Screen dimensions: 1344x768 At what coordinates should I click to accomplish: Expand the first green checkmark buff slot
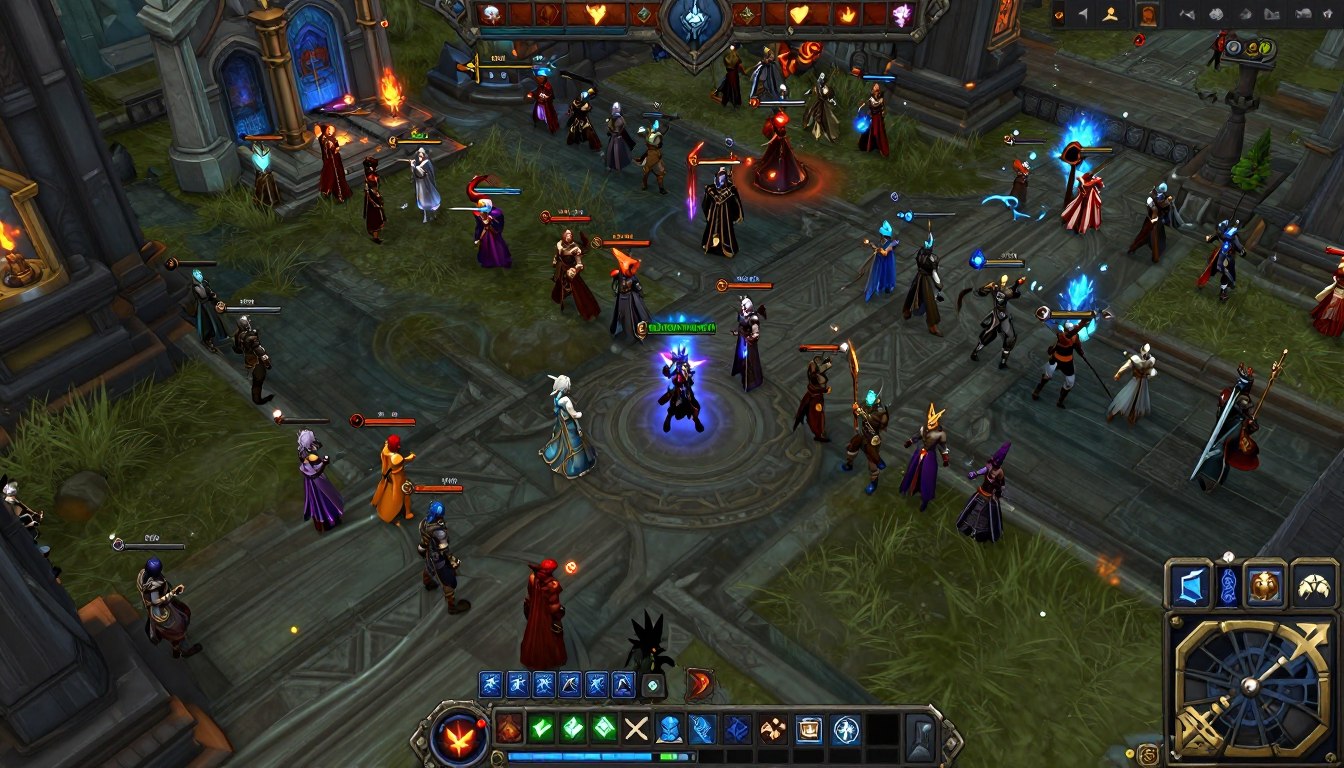point(541,728)
